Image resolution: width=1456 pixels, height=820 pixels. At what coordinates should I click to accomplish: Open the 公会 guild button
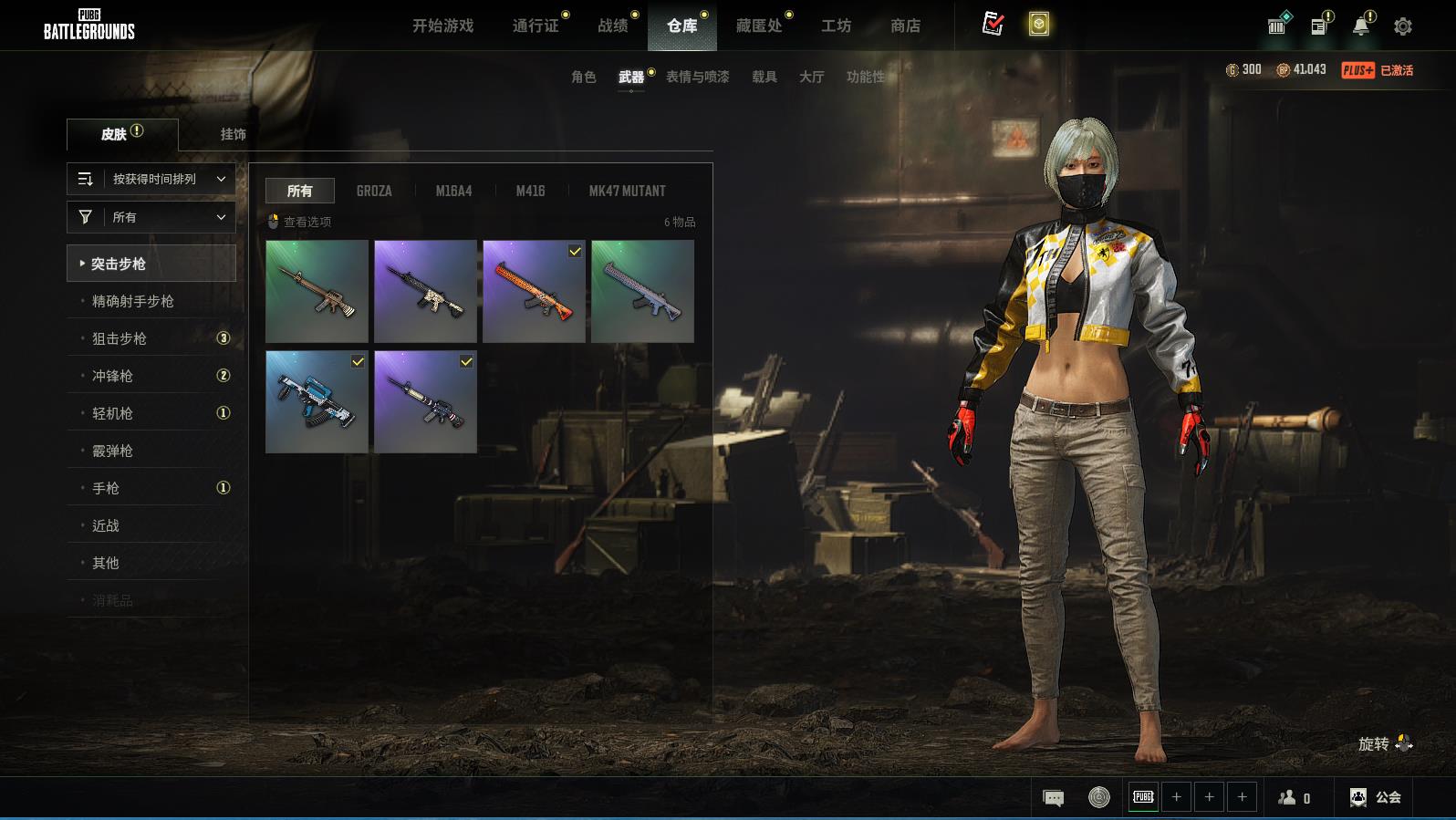[x=1376, y=797]
